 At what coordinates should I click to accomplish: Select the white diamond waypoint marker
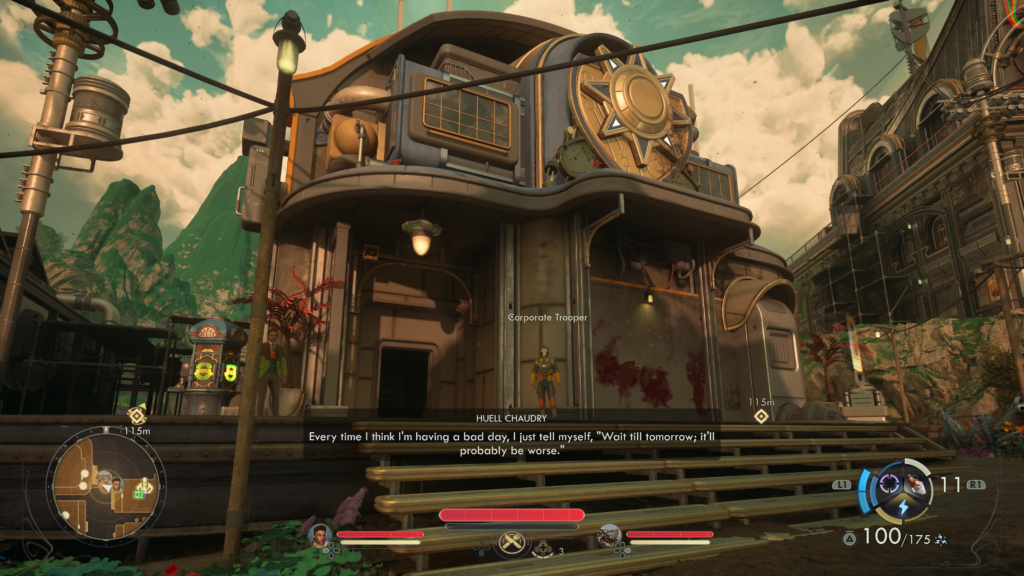761,416
